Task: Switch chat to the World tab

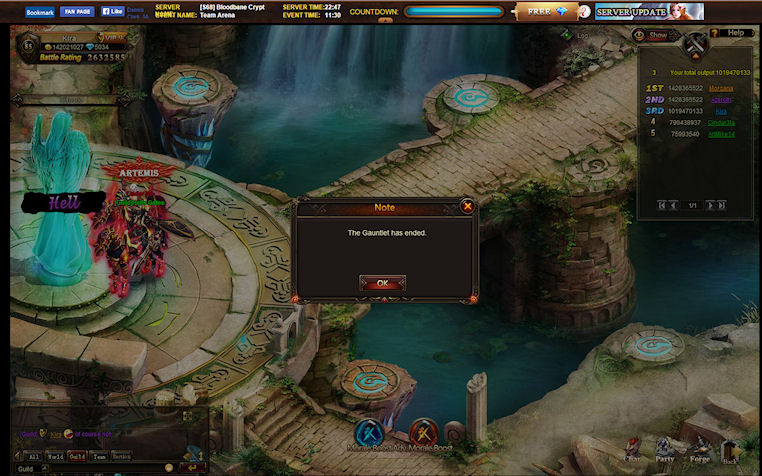Action: point(54,456)
